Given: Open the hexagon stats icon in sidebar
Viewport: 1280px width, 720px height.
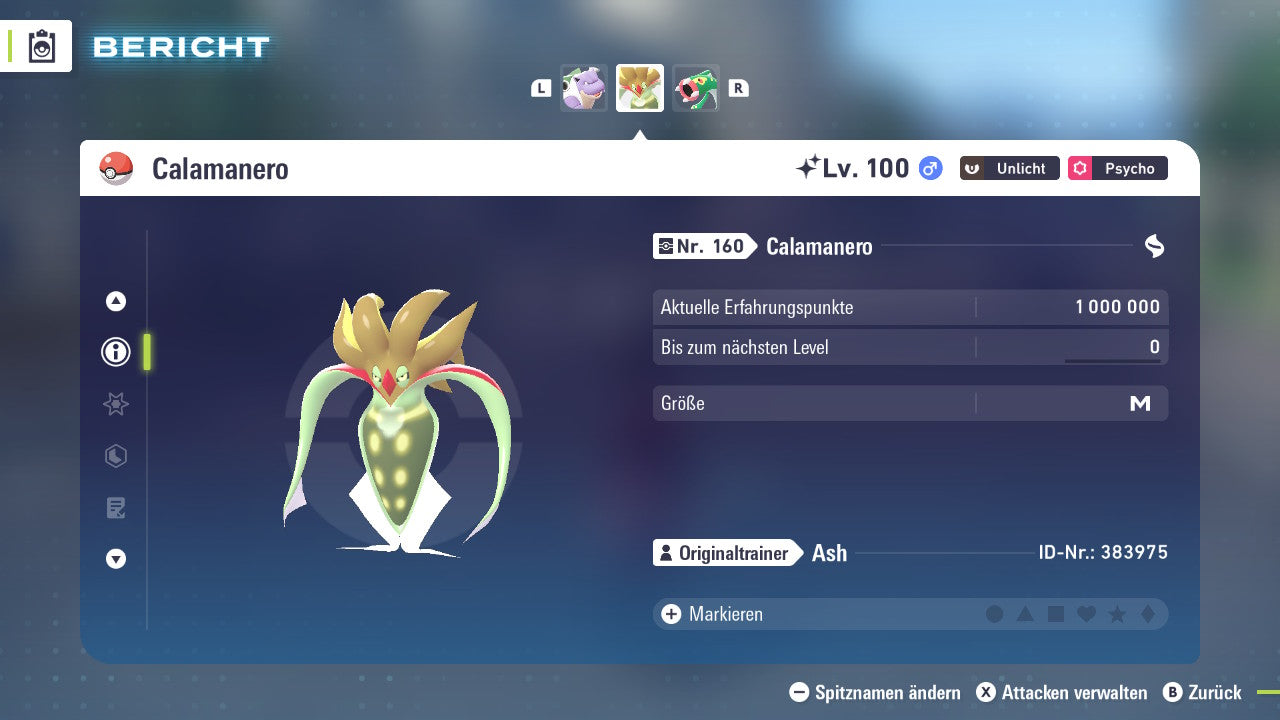Looking at the screenshot, I should (115, 456).
